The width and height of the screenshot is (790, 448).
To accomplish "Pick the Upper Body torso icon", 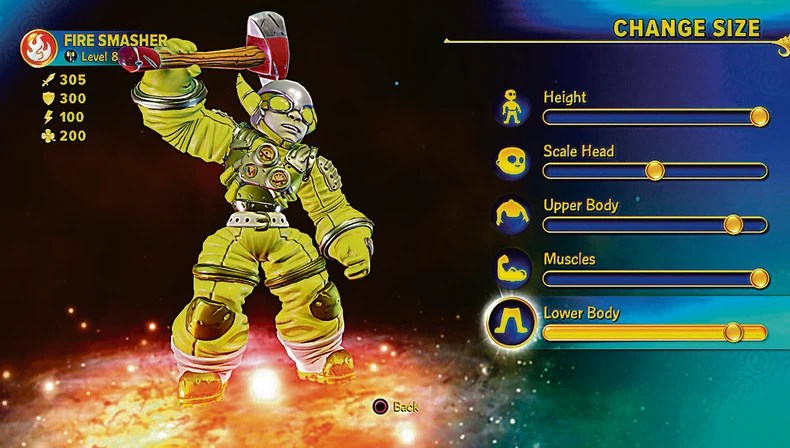I will click(512, 214).
